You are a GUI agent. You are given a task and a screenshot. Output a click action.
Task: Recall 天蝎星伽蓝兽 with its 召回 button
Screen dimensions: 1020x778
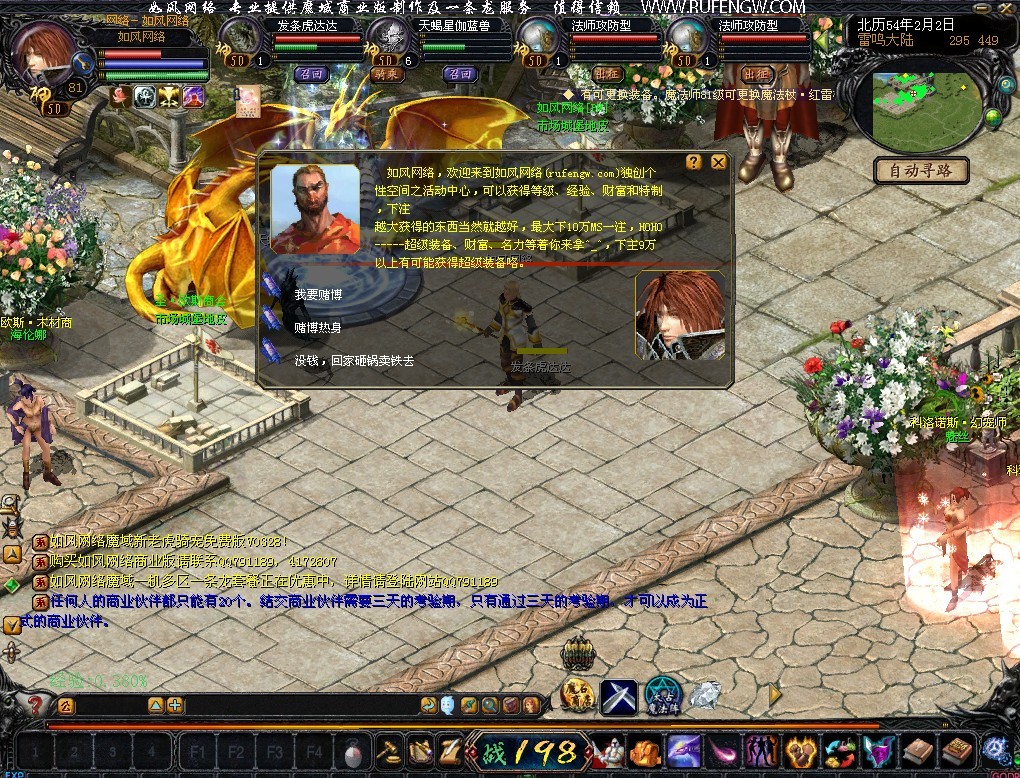pyautogui.click(x=459, y=74)
